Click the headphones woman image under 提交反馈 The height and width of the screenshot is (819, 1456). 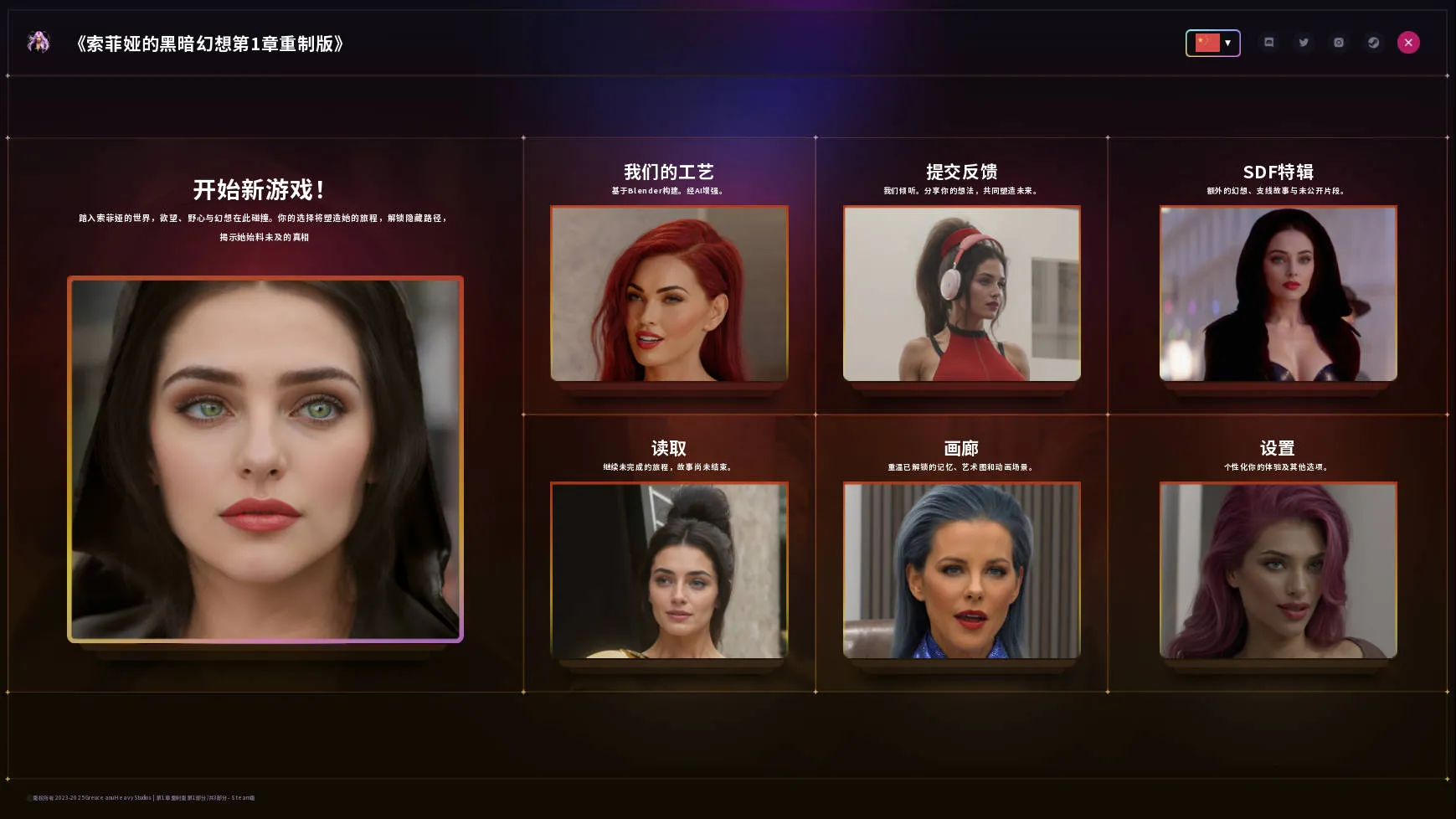961,294
